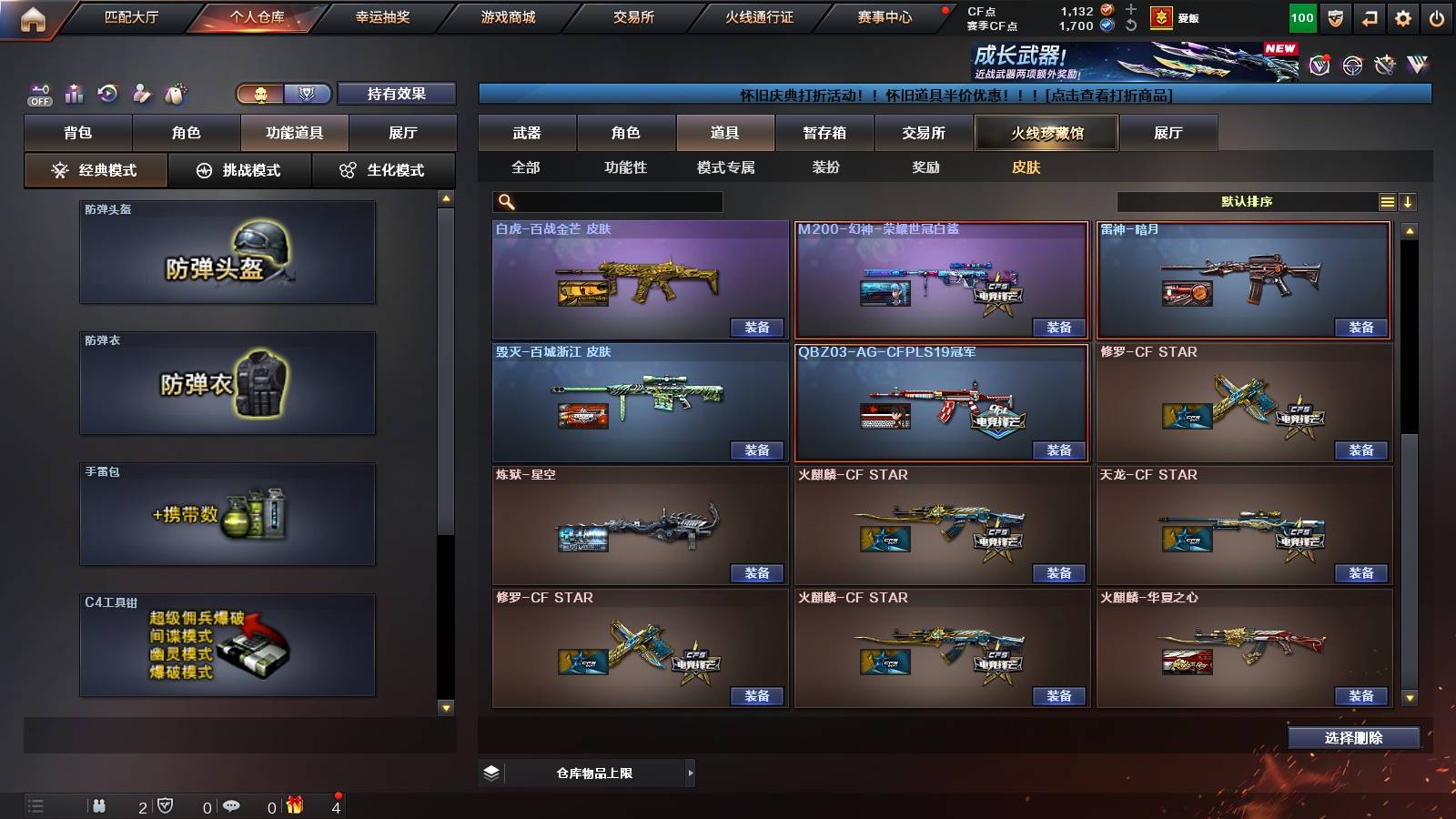The image size is (1456, 819).
Task: Click the ranking stats bars icon
Action: click(x=74, y=93)
